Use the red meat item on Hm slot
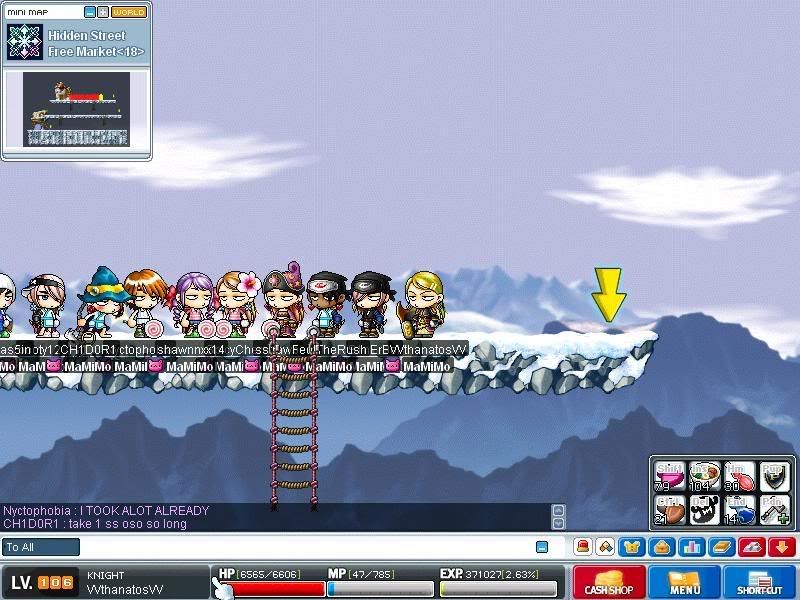Image resolution: width=800 pixels, height=600 pixels. click(x=740, y=478)
